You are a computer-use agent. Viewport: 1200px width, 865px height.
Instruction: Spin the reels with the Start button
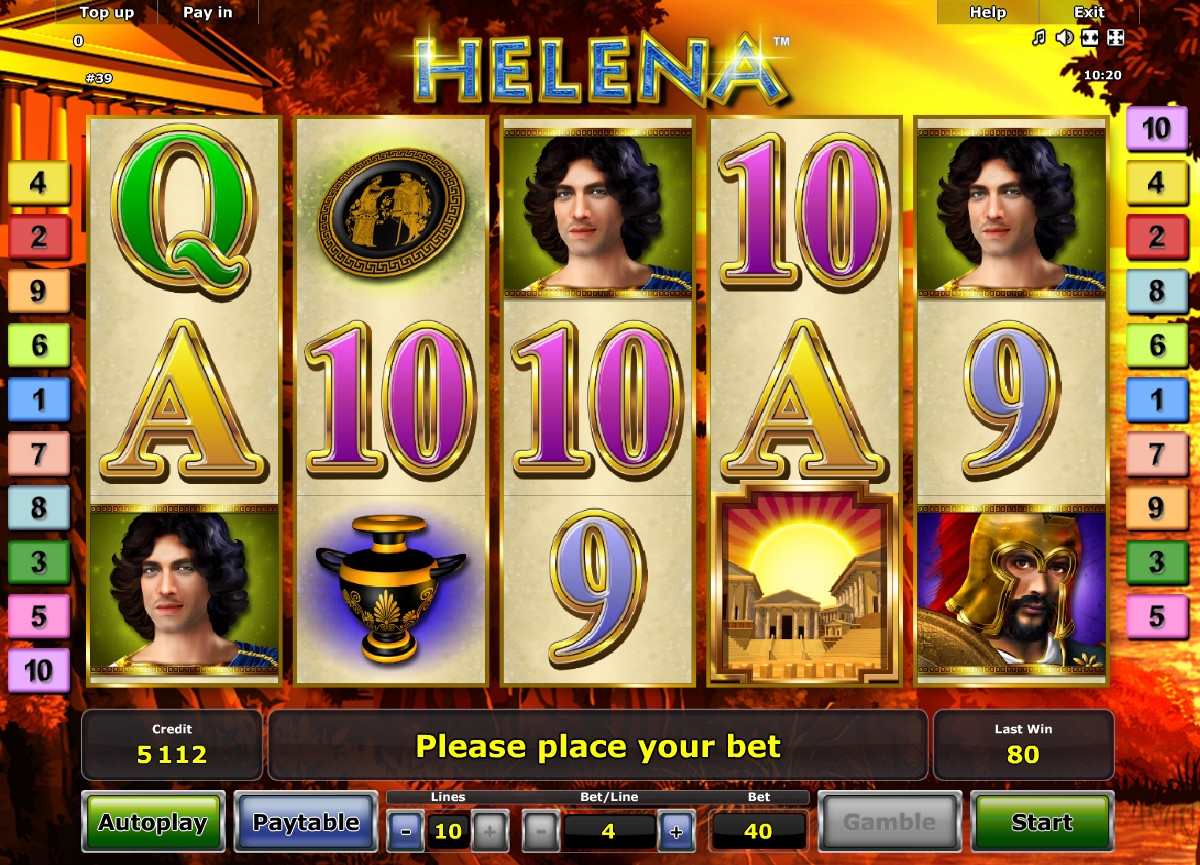[x=1041, y=822]
